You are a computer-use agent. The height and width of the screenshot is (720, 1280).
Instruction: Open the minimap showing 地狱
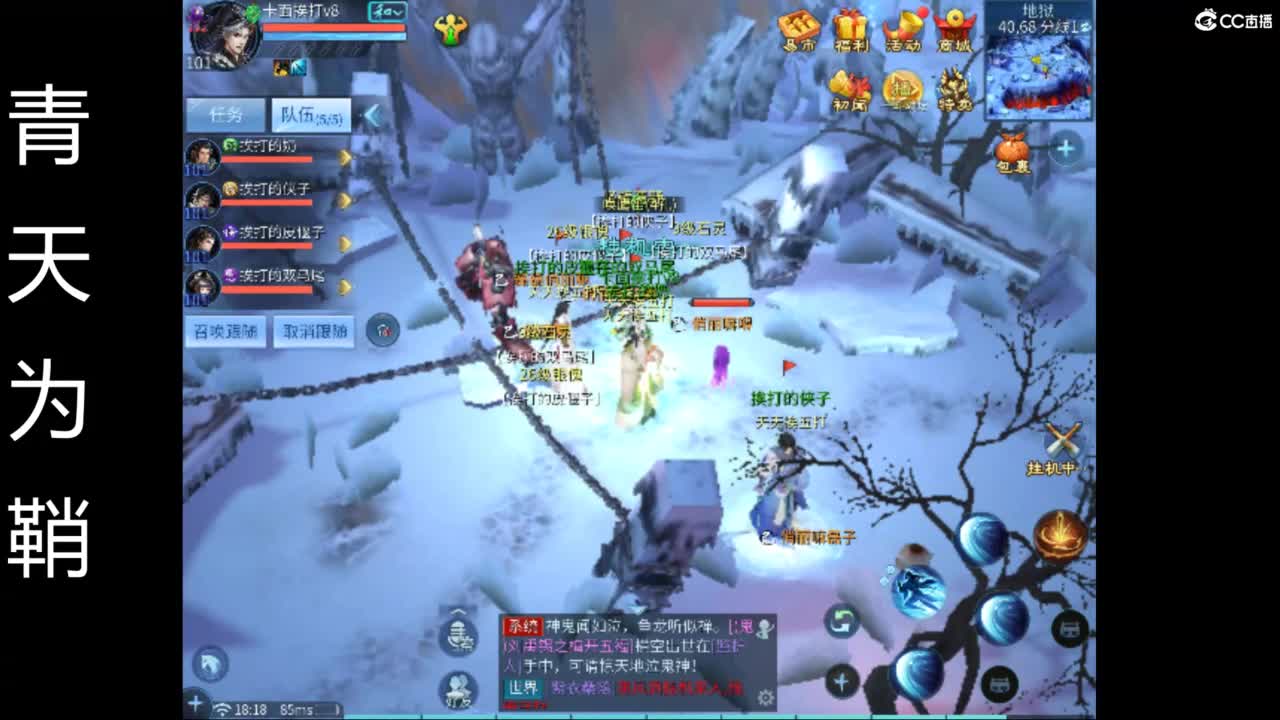click(x=1038, y=60)
